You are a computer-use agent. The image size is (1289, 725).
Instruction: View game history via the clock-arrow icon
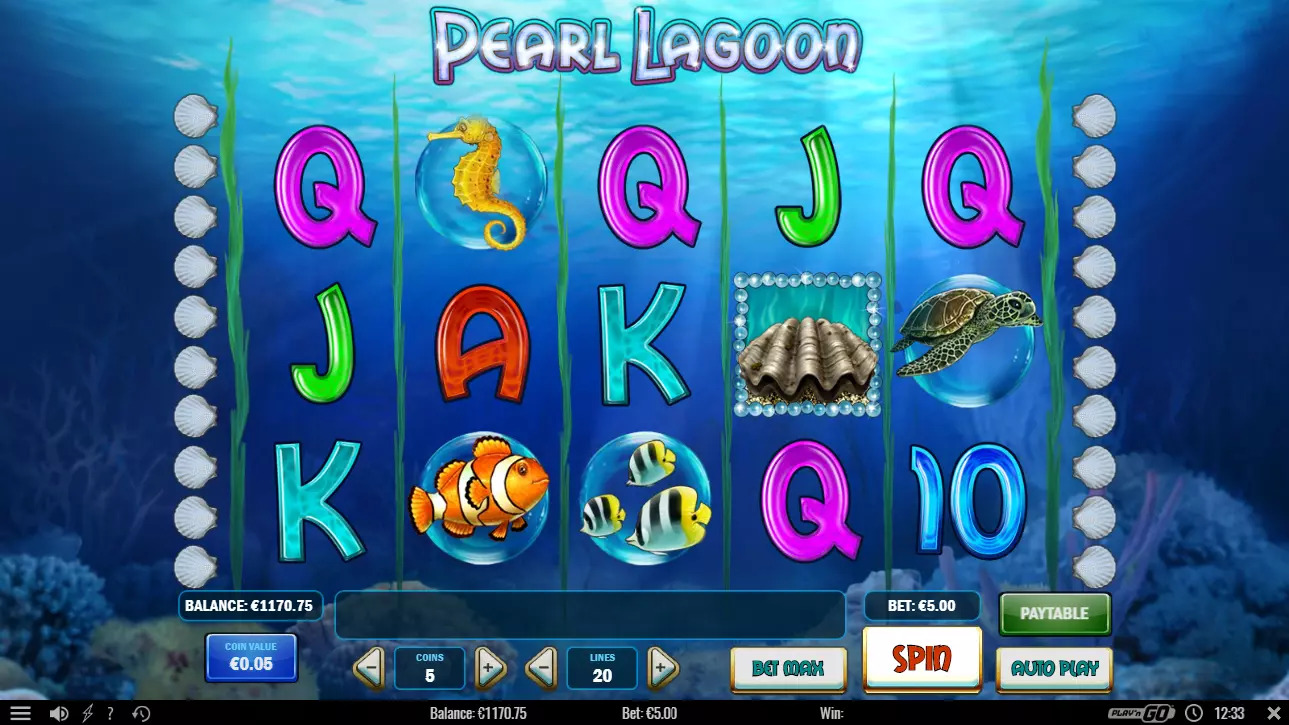click(x=140, y=713)
